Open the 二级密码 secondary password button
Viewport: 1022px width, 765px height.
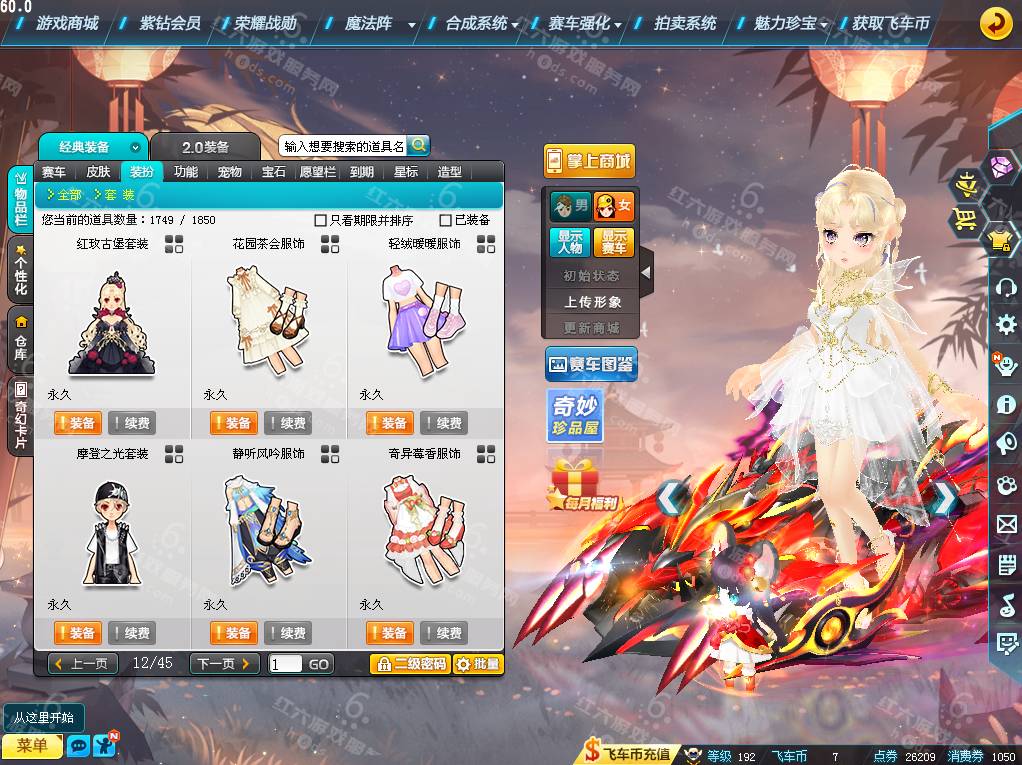[409, 663]
